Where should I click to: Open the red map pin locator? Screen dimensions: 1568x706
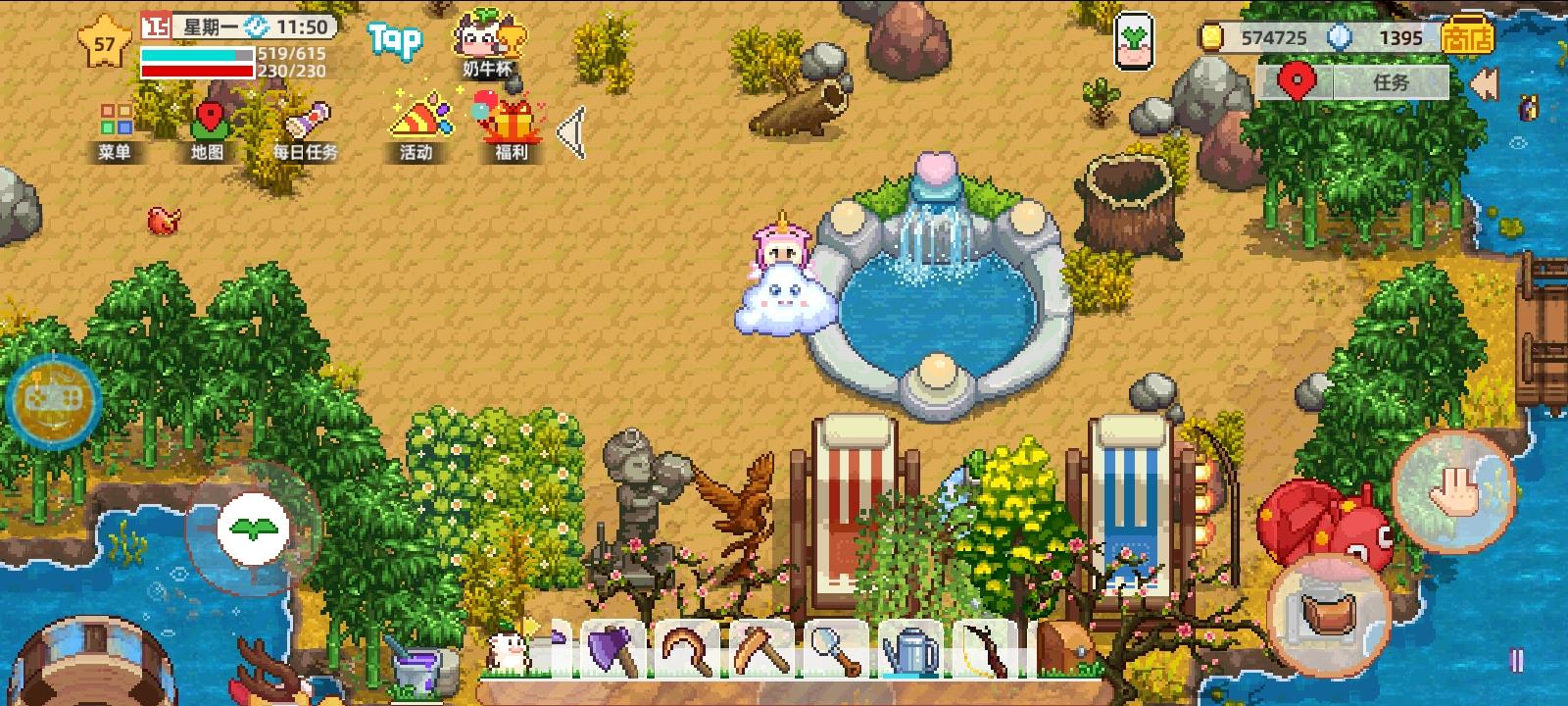(x=1298, y=82)
